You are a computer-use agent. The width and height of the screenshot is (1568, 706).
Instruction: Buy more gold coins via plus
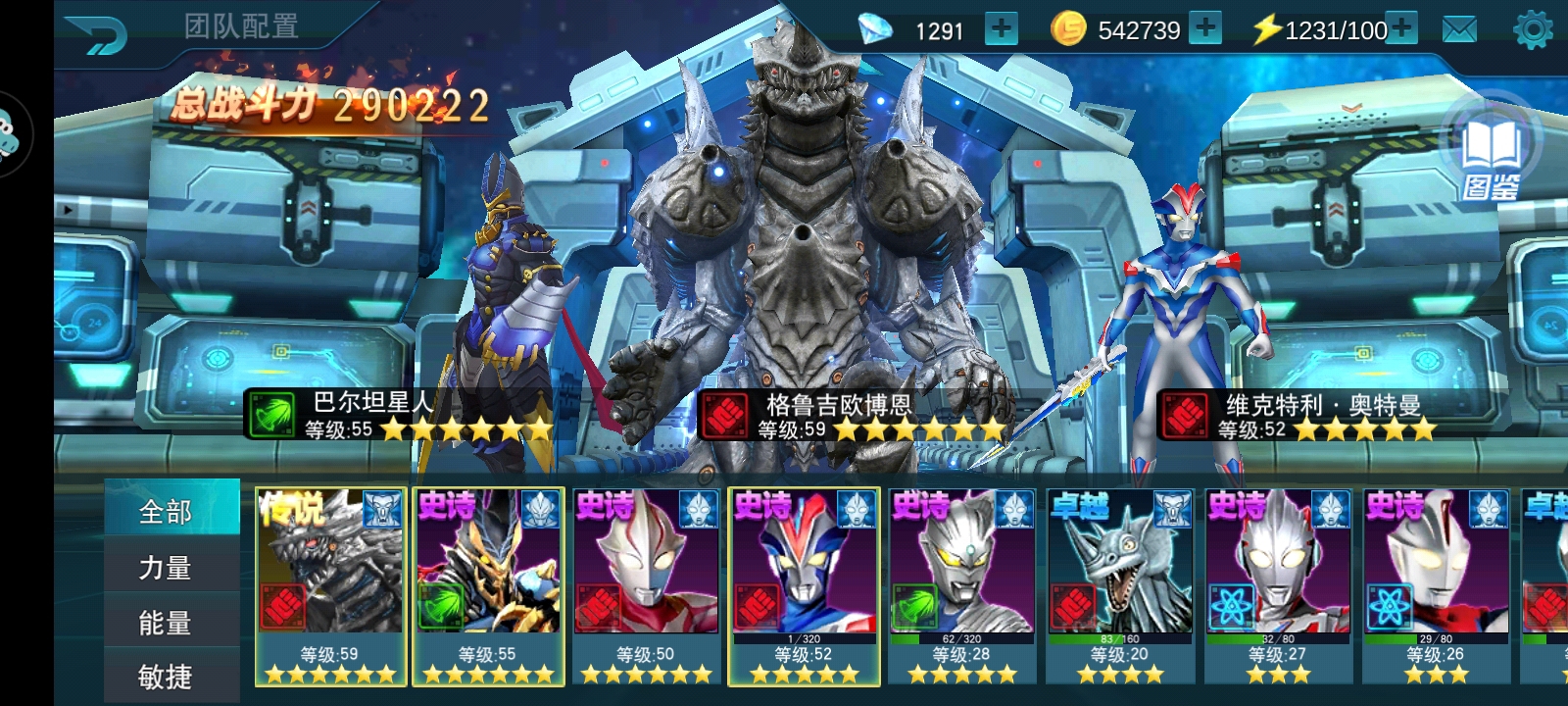pyautogui.click(x=1205, y=28)
